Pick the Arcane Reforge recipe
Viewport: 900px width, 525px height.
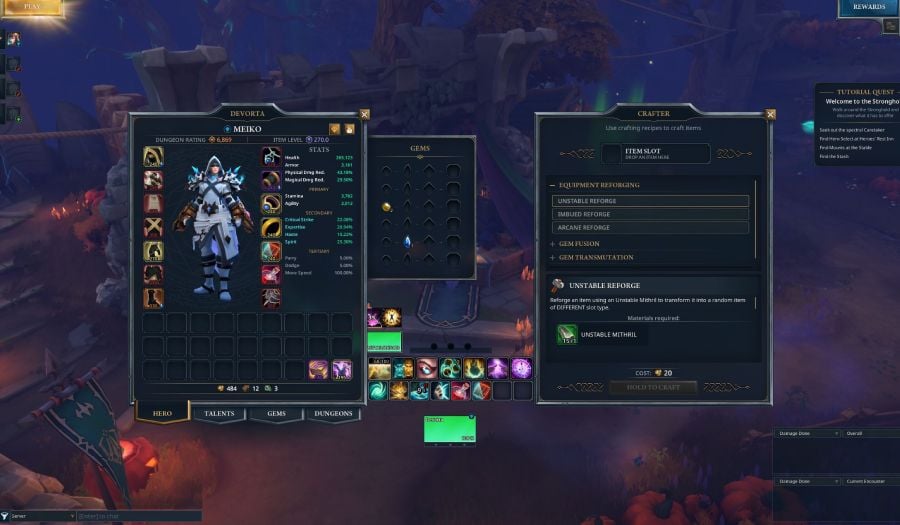click(x=650, y=227)
